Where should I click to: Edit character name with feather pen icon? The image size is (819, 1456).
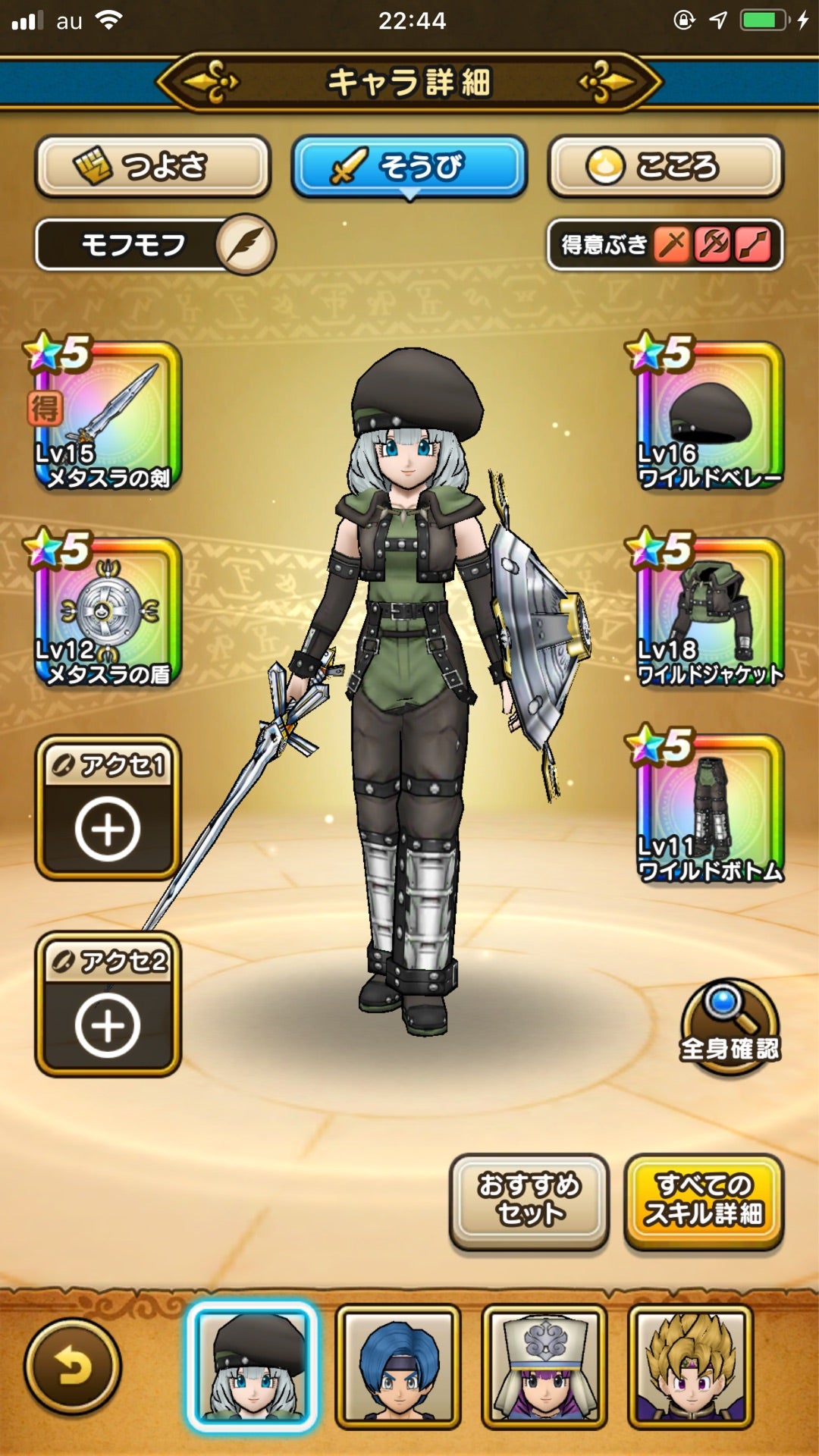(x=245, y=245)
